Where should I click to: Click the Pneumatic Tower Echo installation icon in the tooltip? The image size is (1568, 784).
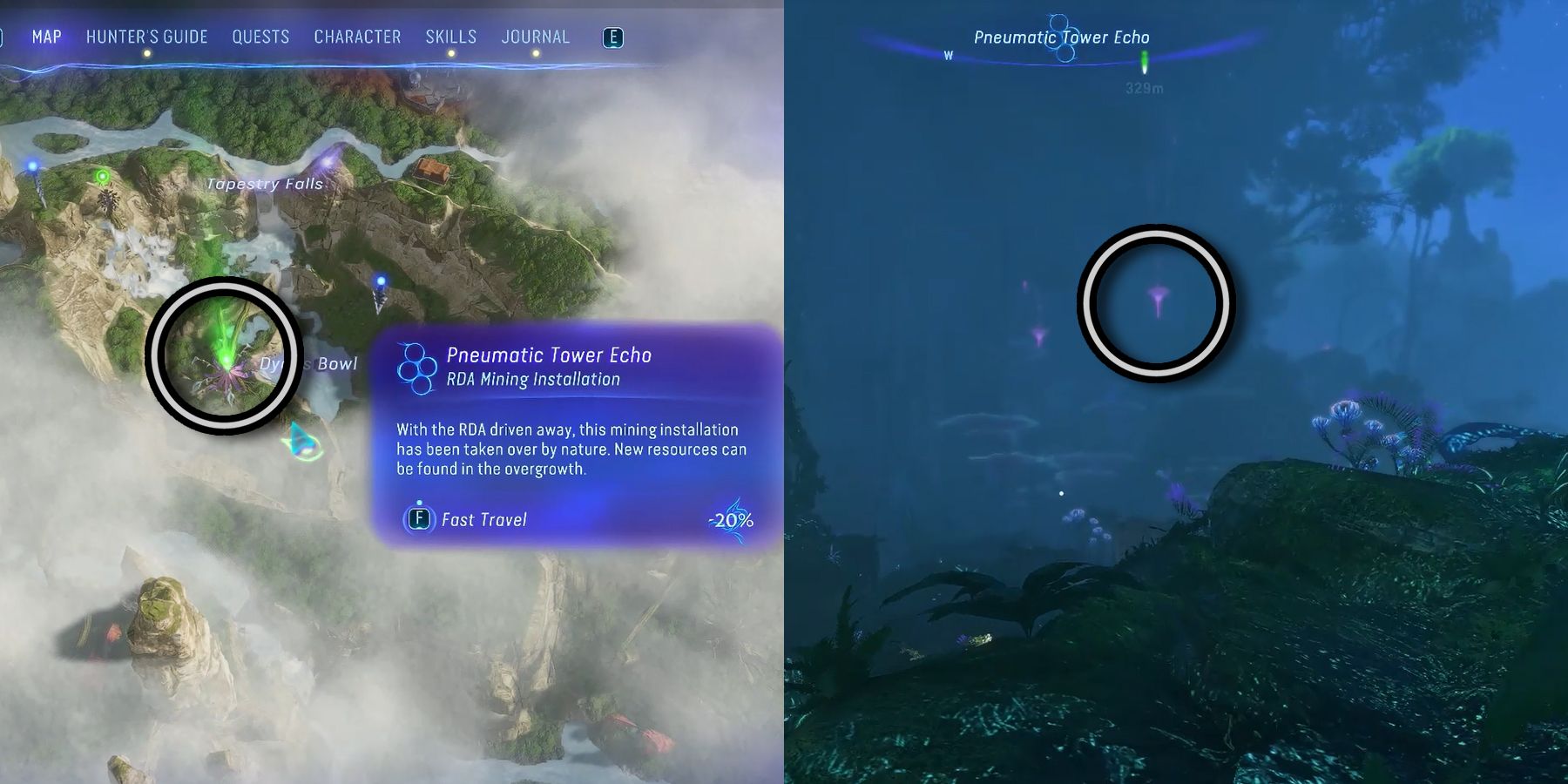click(415, 370)
